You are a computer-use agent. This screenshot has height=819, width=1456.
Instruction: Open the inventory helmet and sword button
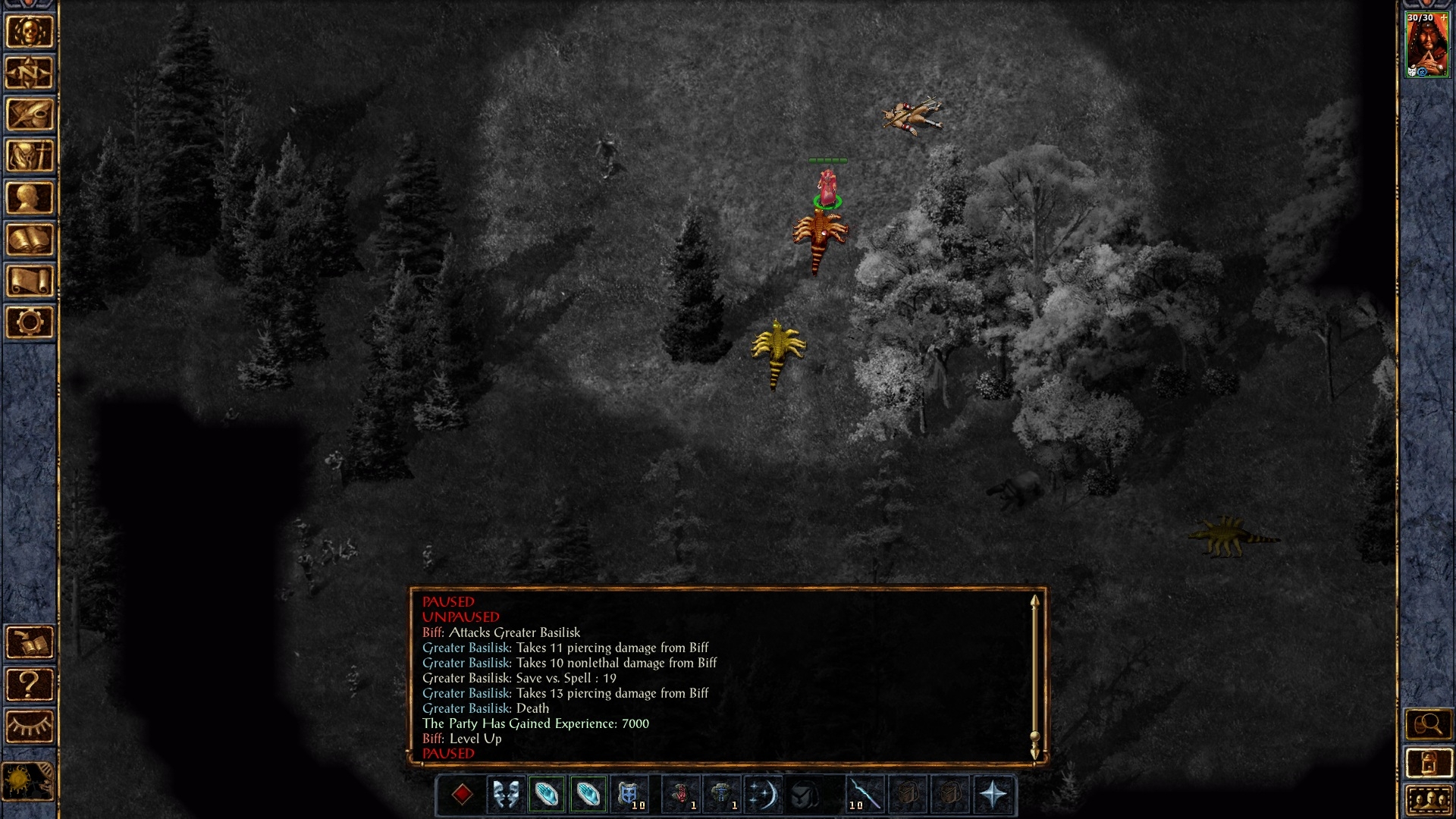30,157
